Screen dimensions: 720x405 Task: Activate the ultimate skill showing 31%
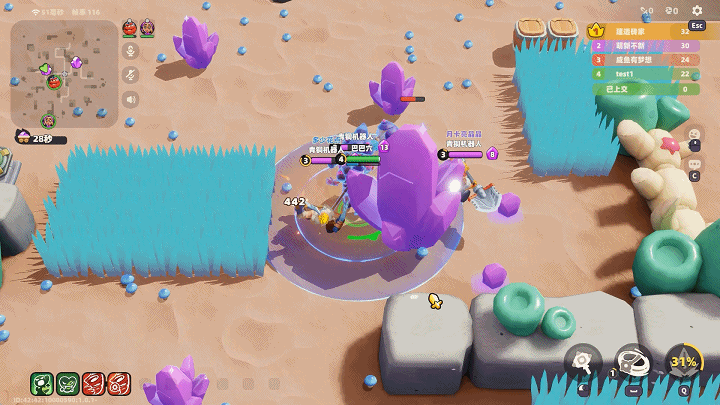[683, 363]
